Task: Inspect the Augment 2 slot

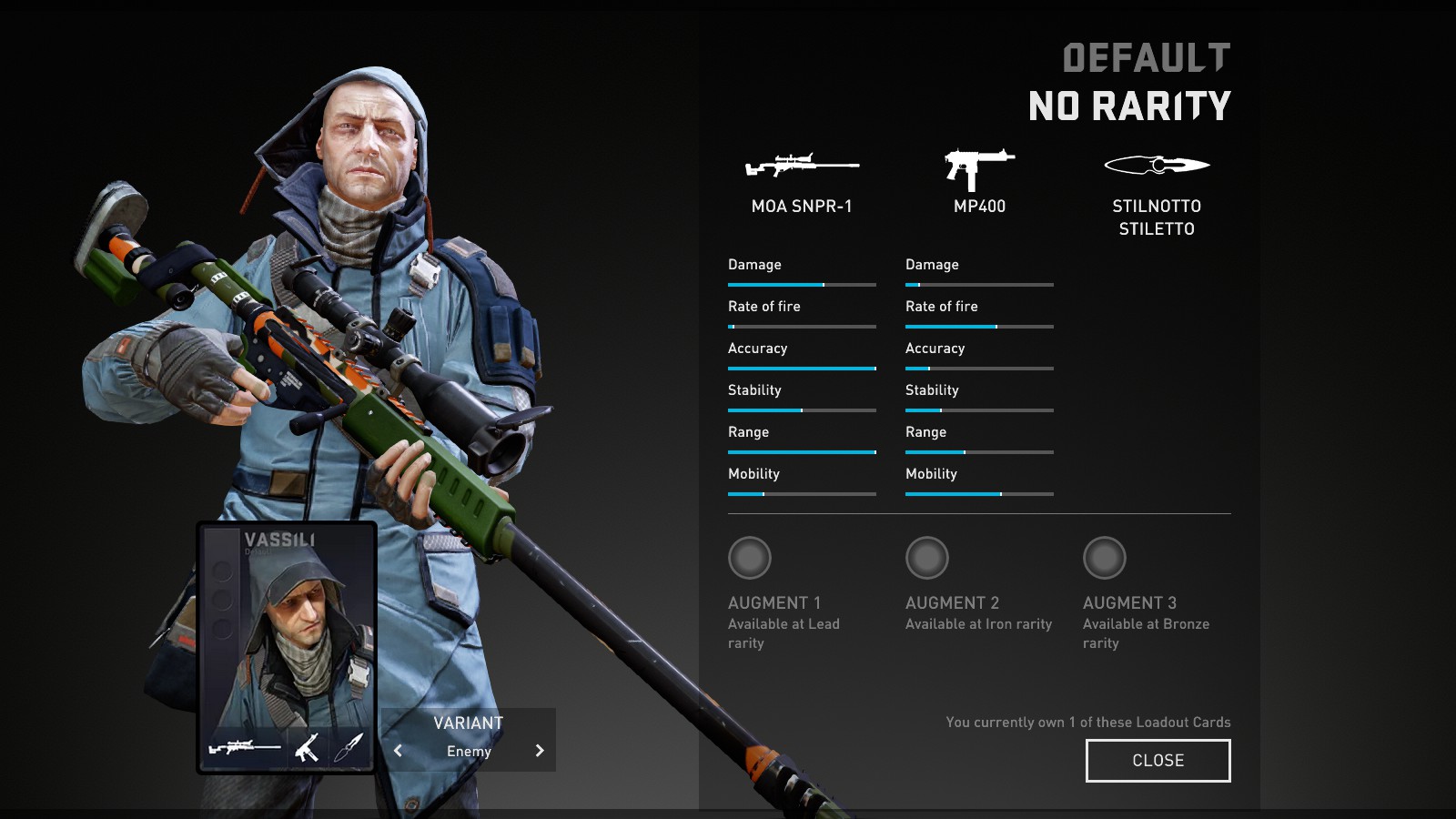Action: 927,558
